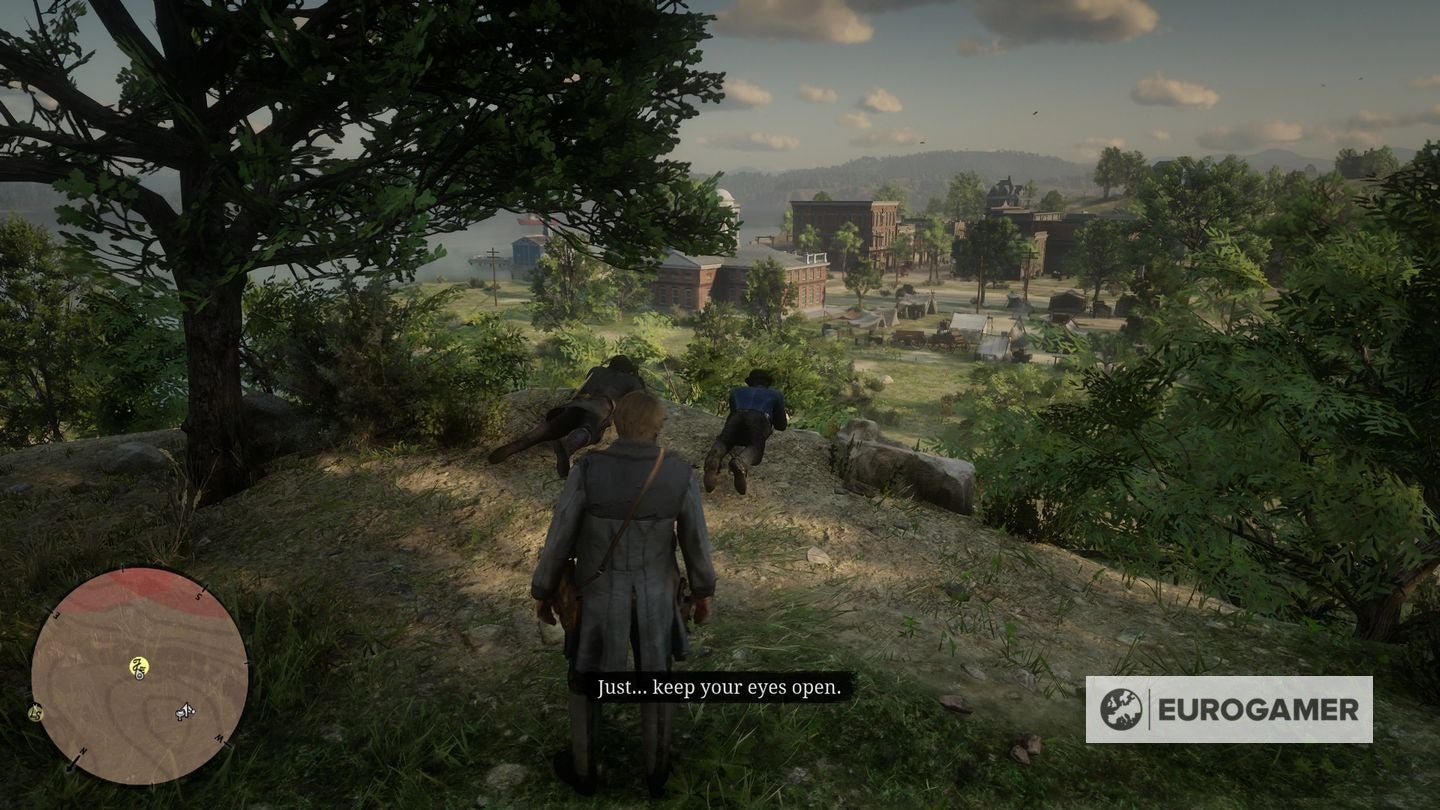The height and width of the screenshot is (810, 1440).
Task: Select the waypoint circle under the F marker
Action: (138, 676)
